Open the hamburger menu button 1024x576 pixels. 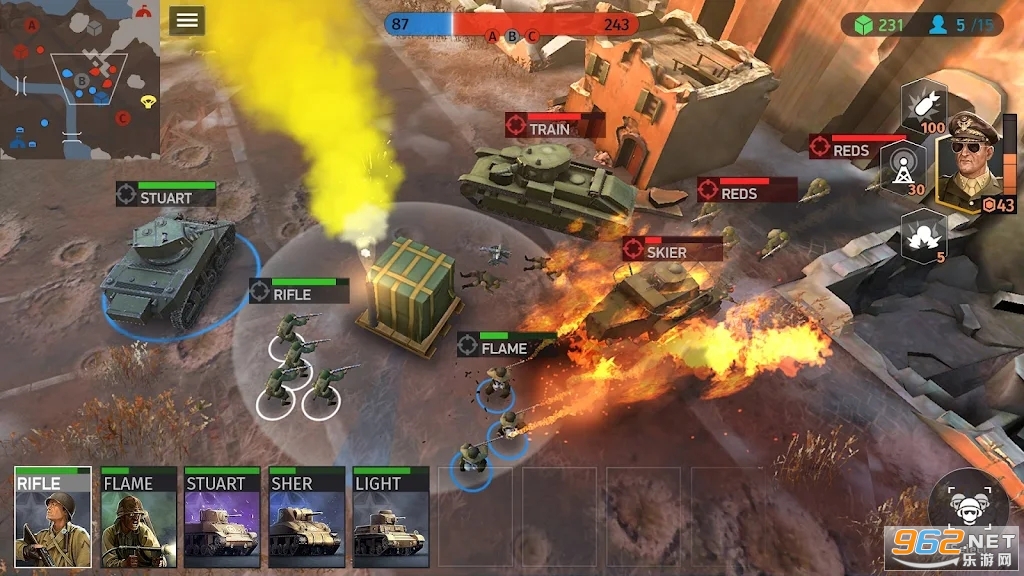(x=187, y=20)
